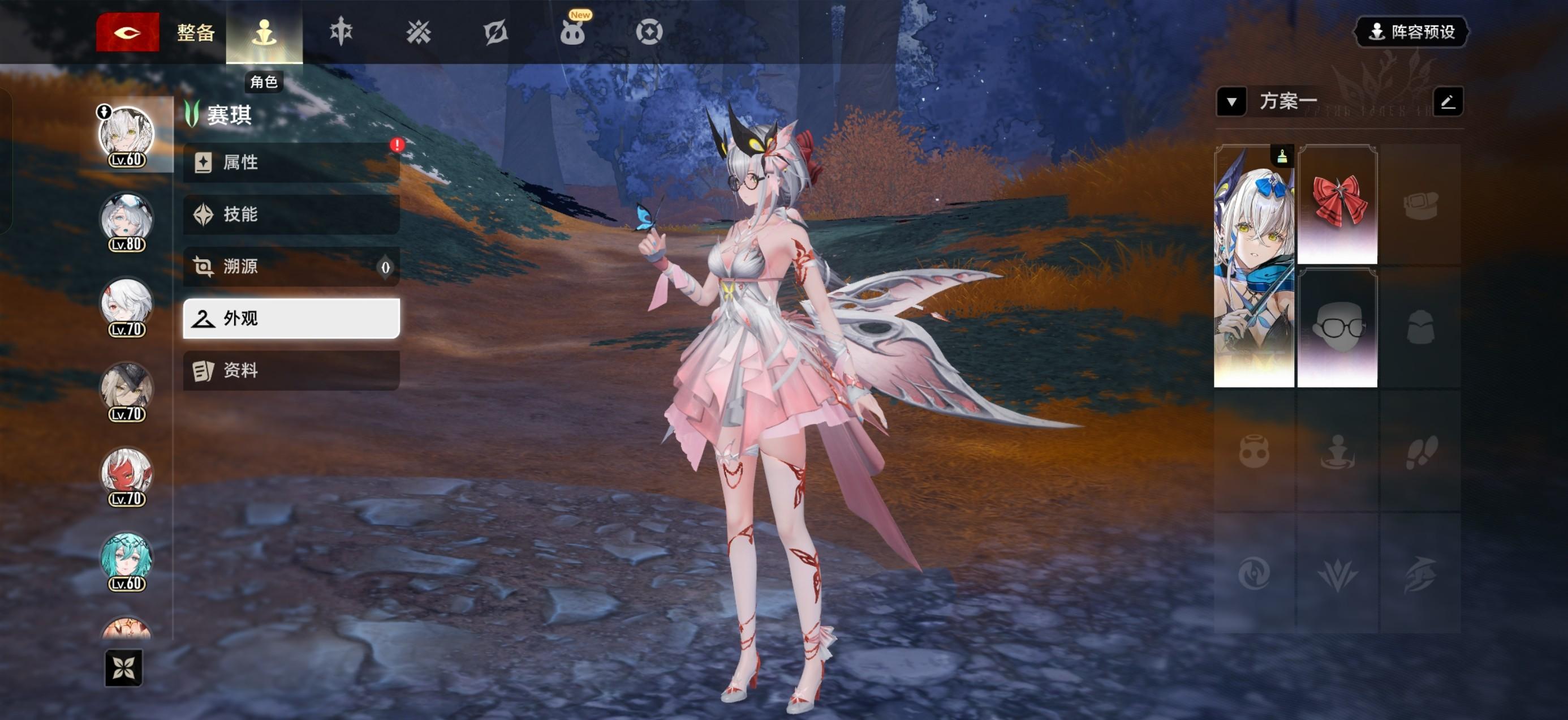
Task: Choose the red-masked Lv.70 character
Action: (x=127, y=473)
